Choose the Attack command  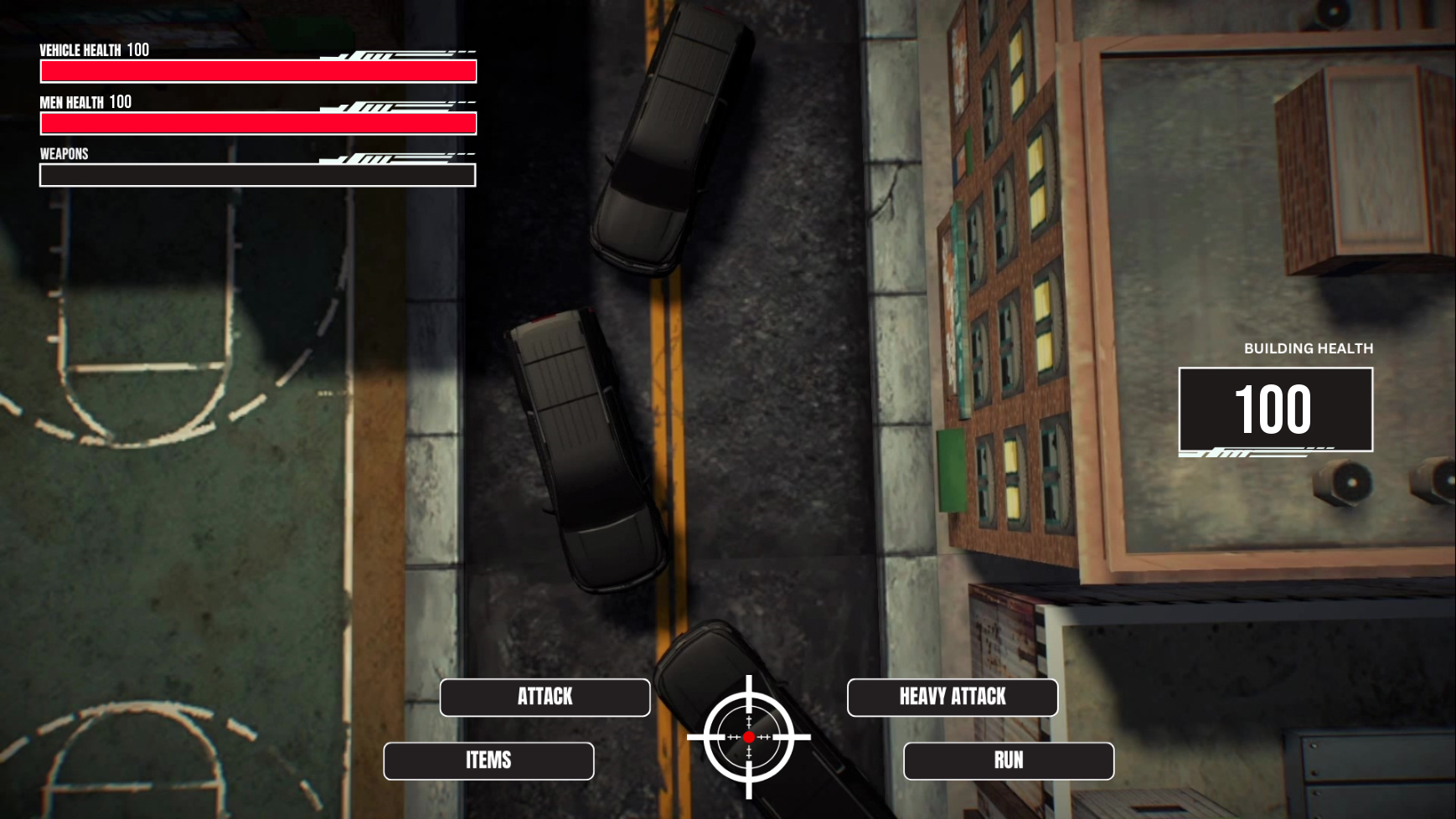[x=545, y=697]
